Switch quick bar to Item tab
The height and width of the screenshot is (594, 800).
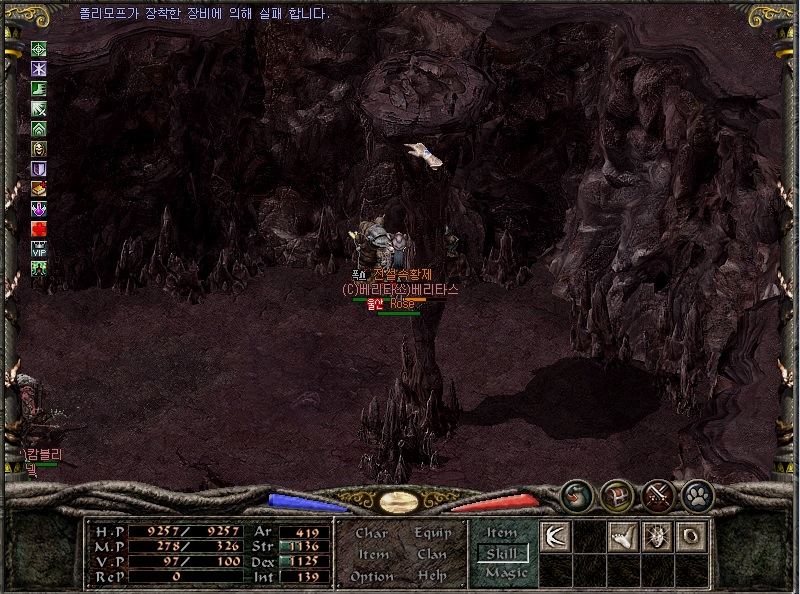[x=502, y=534]
